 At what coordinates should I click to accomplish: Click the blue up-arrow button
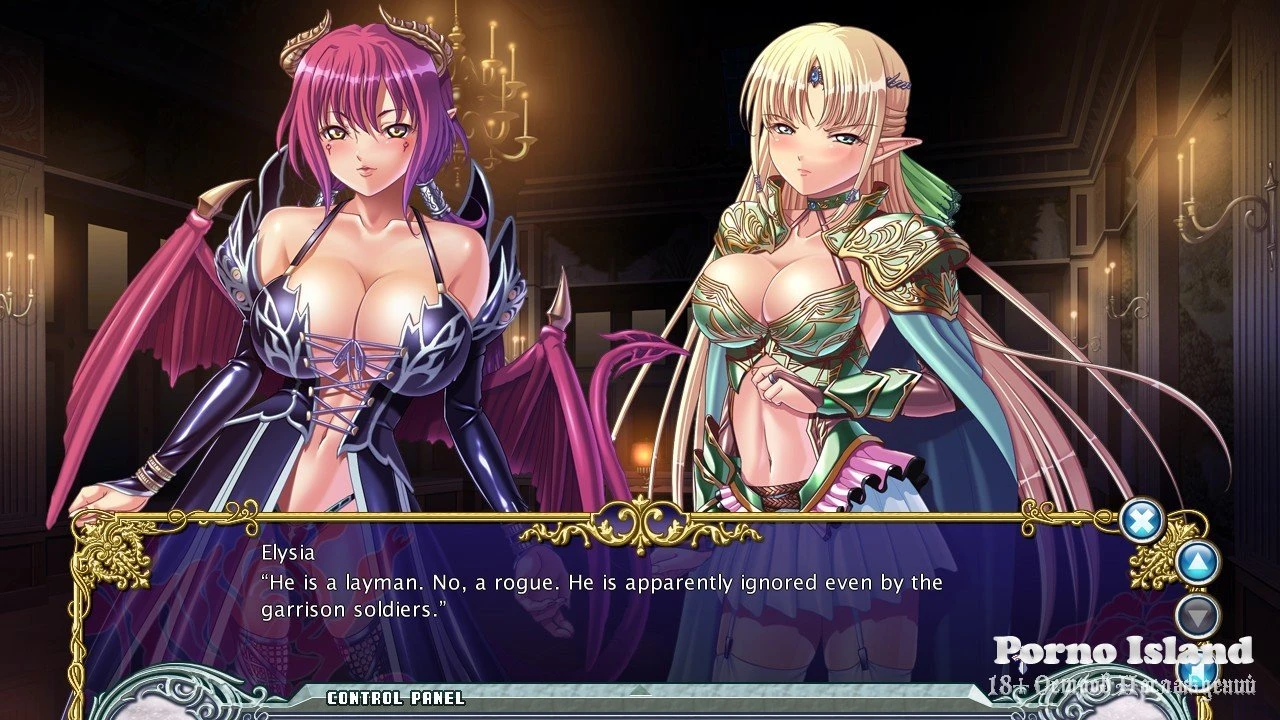[1196, 563]
